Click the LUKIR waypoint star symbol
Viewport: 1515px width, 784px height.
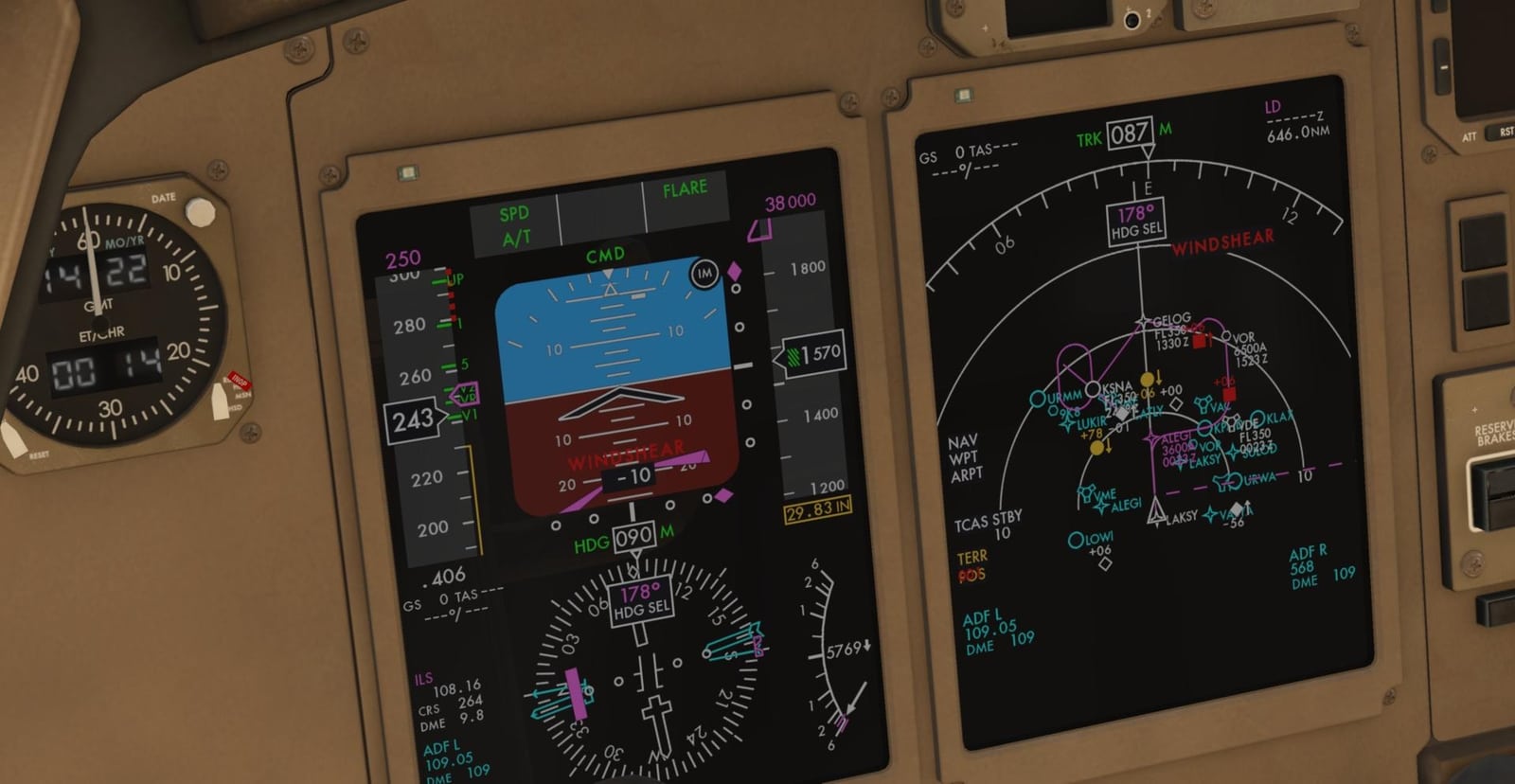1067,423
